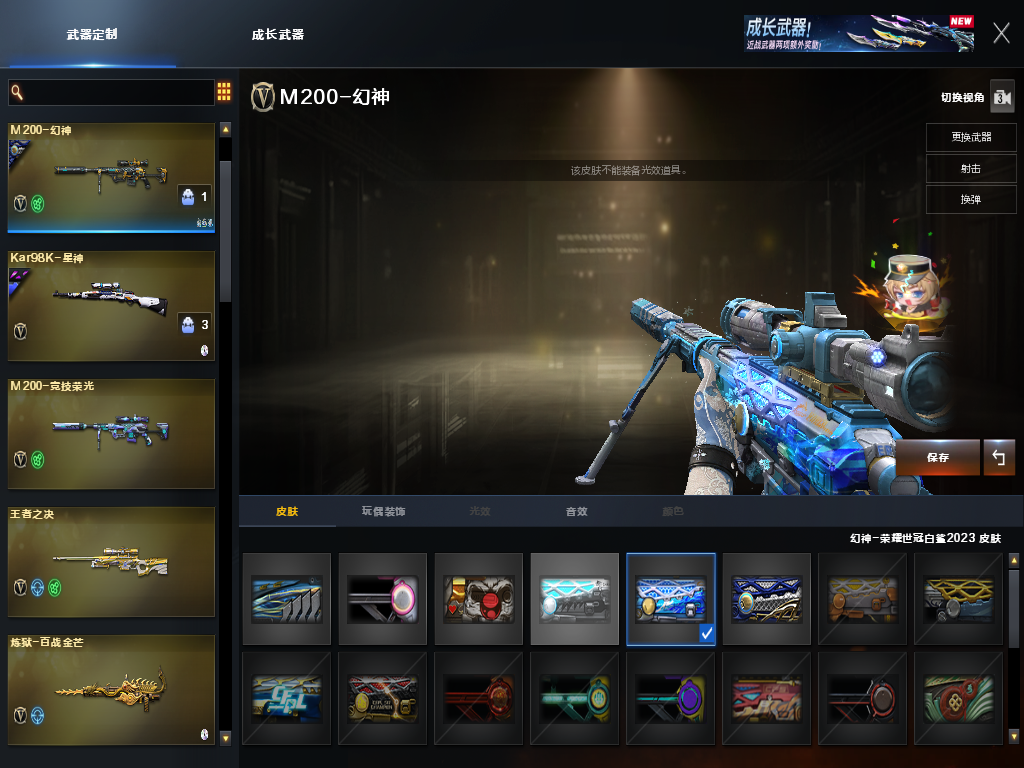Image resolution: width=1024 pixels, height=768 pixels.
Task: Choose M200-竞技荣光 in the weapon list
Action: click(x=112, y=433)
